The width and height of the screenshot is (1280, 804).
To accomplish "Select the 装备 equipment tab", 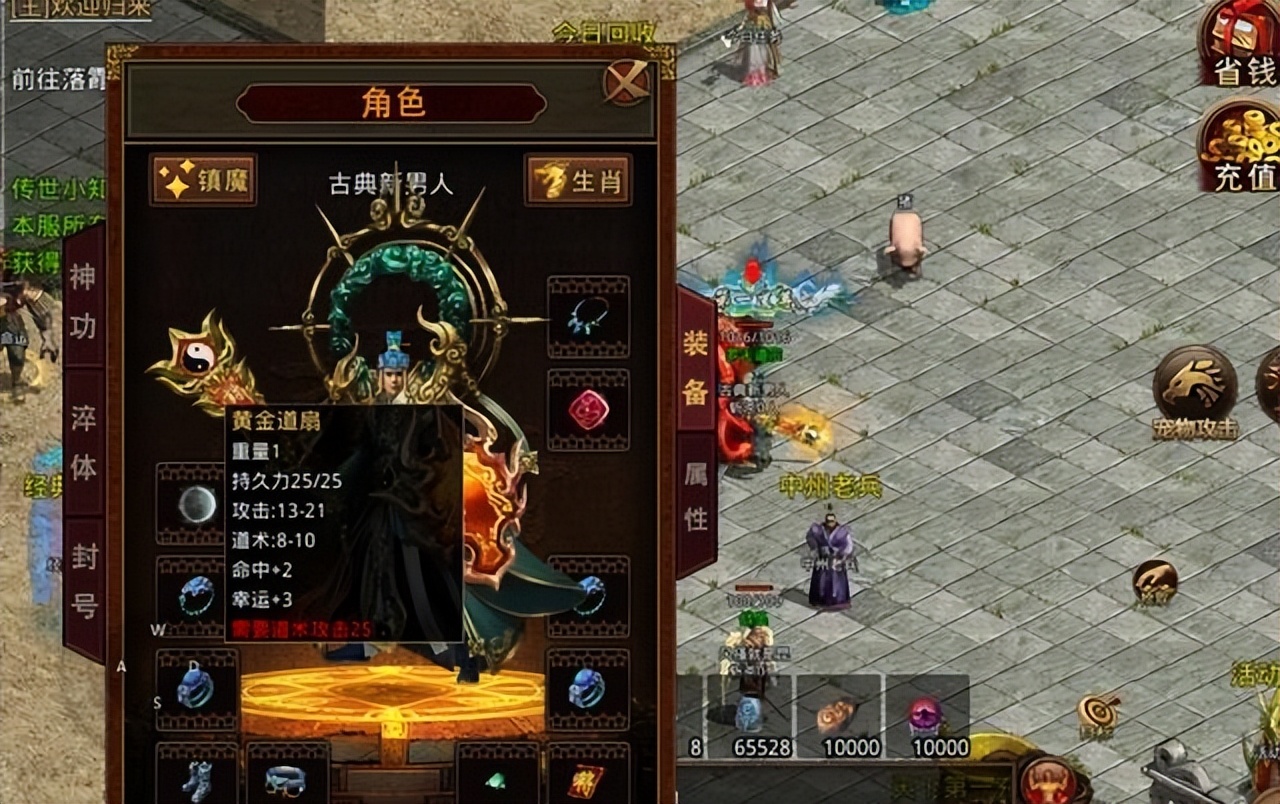I will click(x=696, y=368).
